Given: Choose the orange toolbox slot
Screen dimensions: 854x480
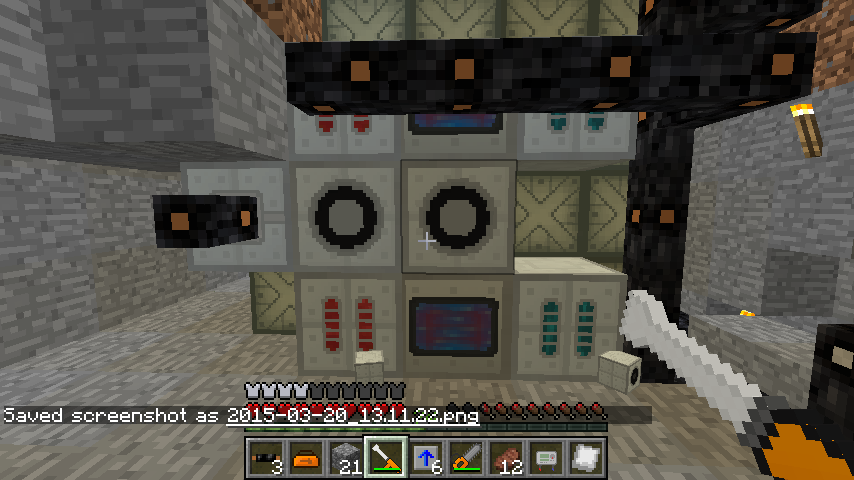Looking at the screenshot, I should [x=306, y=457].
